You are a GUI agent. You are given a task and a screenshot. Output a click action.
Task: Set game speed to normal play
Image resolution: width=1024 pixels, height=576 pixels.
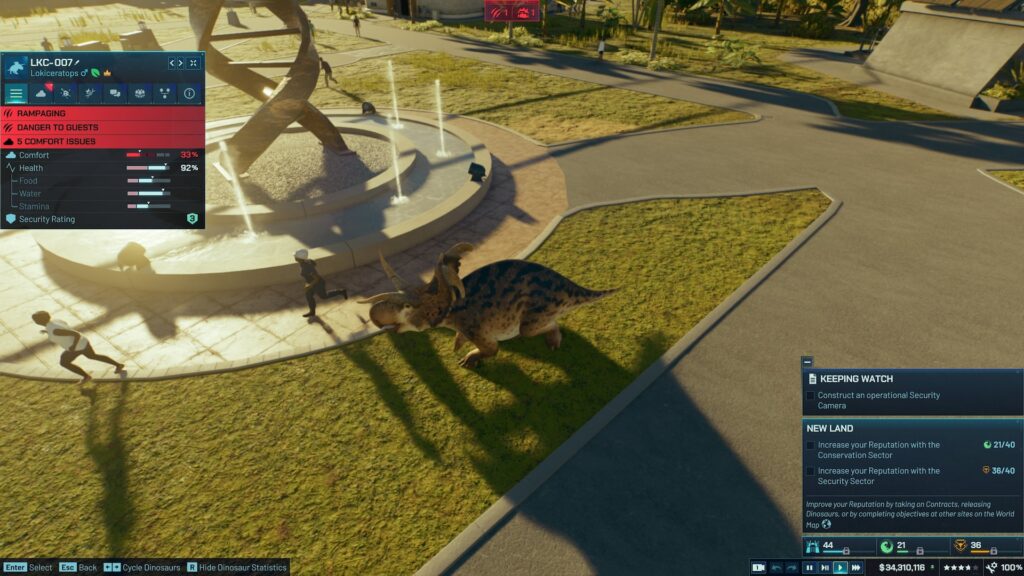tap(840, 567)
